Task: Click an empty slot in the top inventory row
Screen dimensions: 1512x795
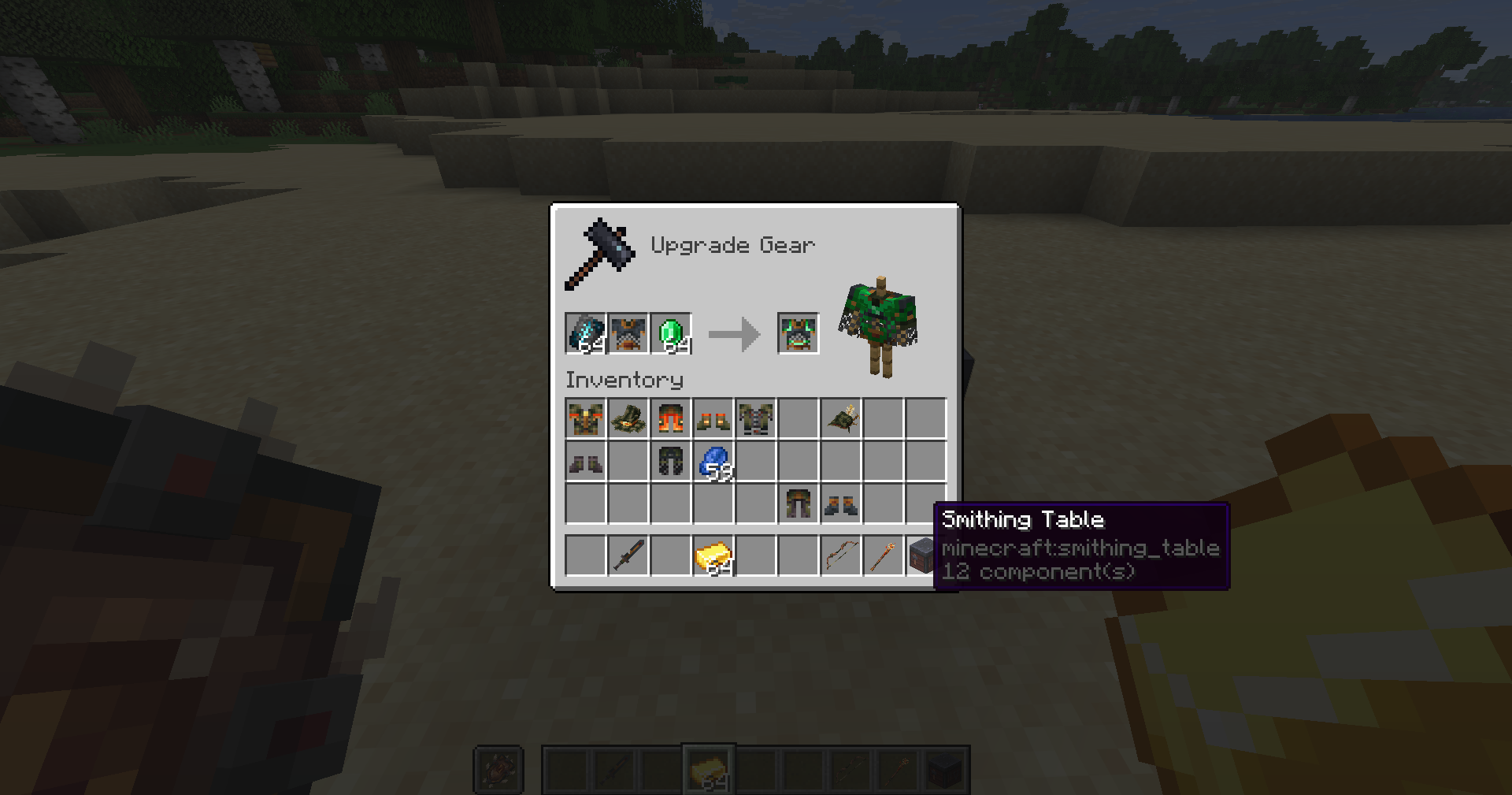Action: coord(798,419)
